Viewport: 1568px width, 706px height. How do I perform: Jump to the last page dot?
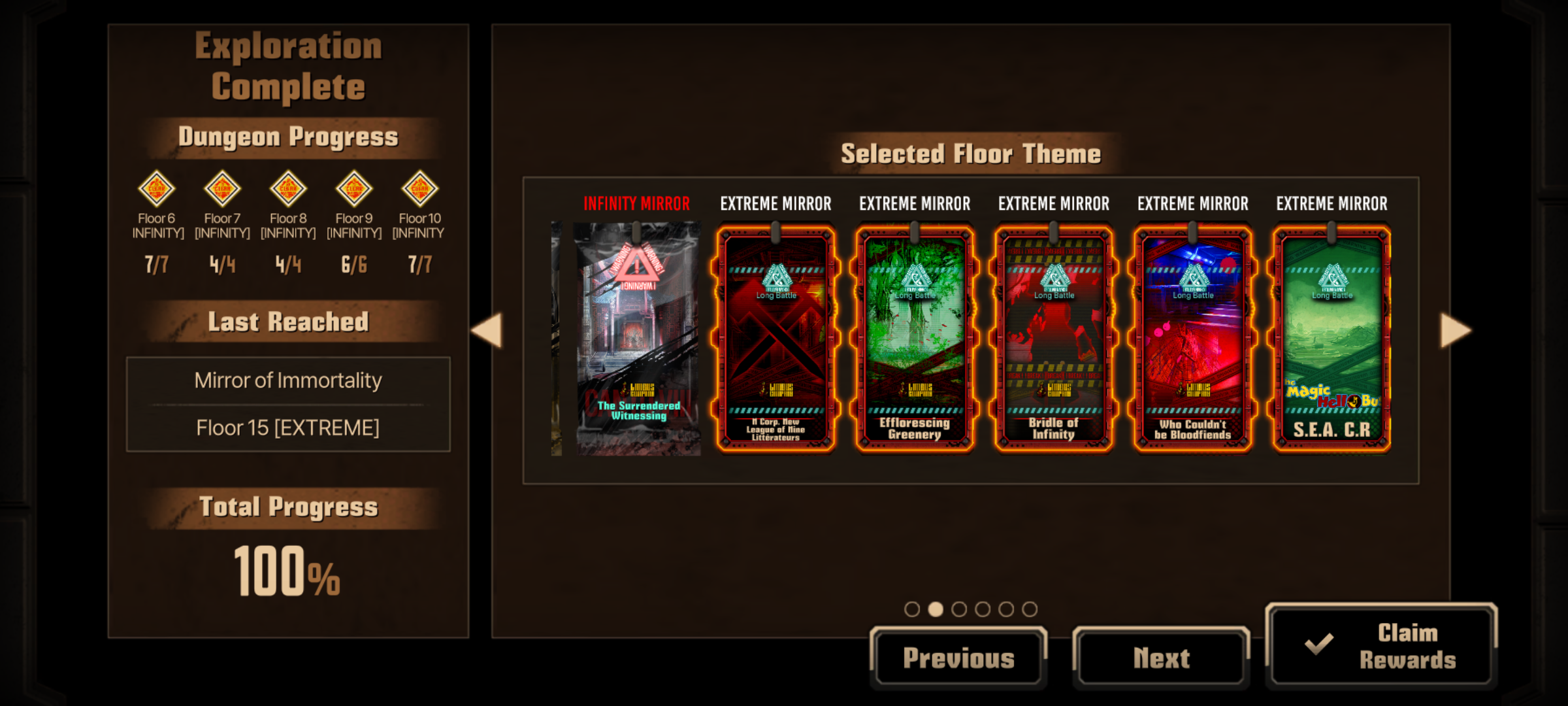click(x=1030, y=609)
